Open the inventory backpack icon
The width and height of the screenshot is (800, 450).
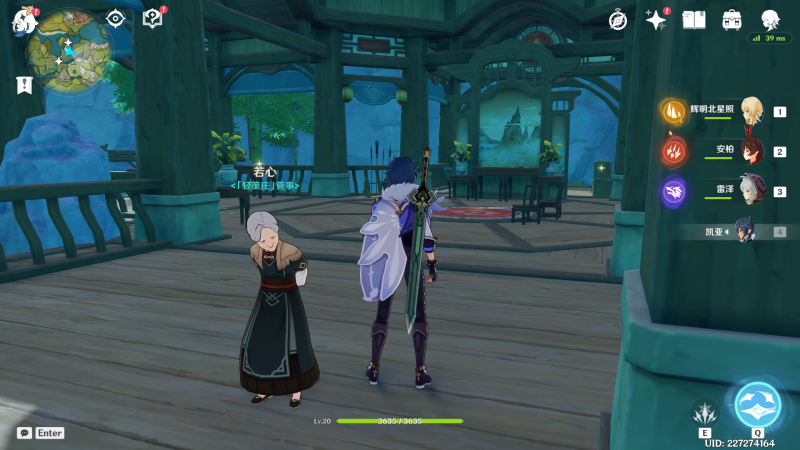pos(732,19)
